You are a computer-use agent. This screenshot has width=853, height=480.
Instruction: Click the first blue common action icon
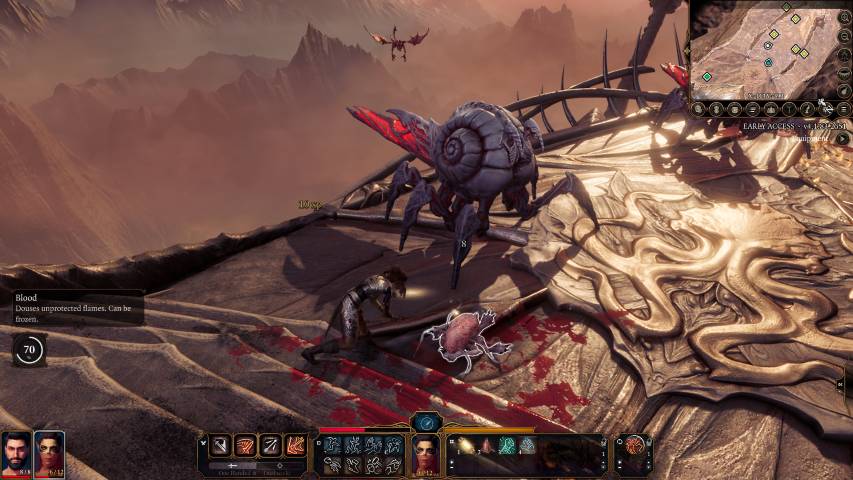[332, 445]
